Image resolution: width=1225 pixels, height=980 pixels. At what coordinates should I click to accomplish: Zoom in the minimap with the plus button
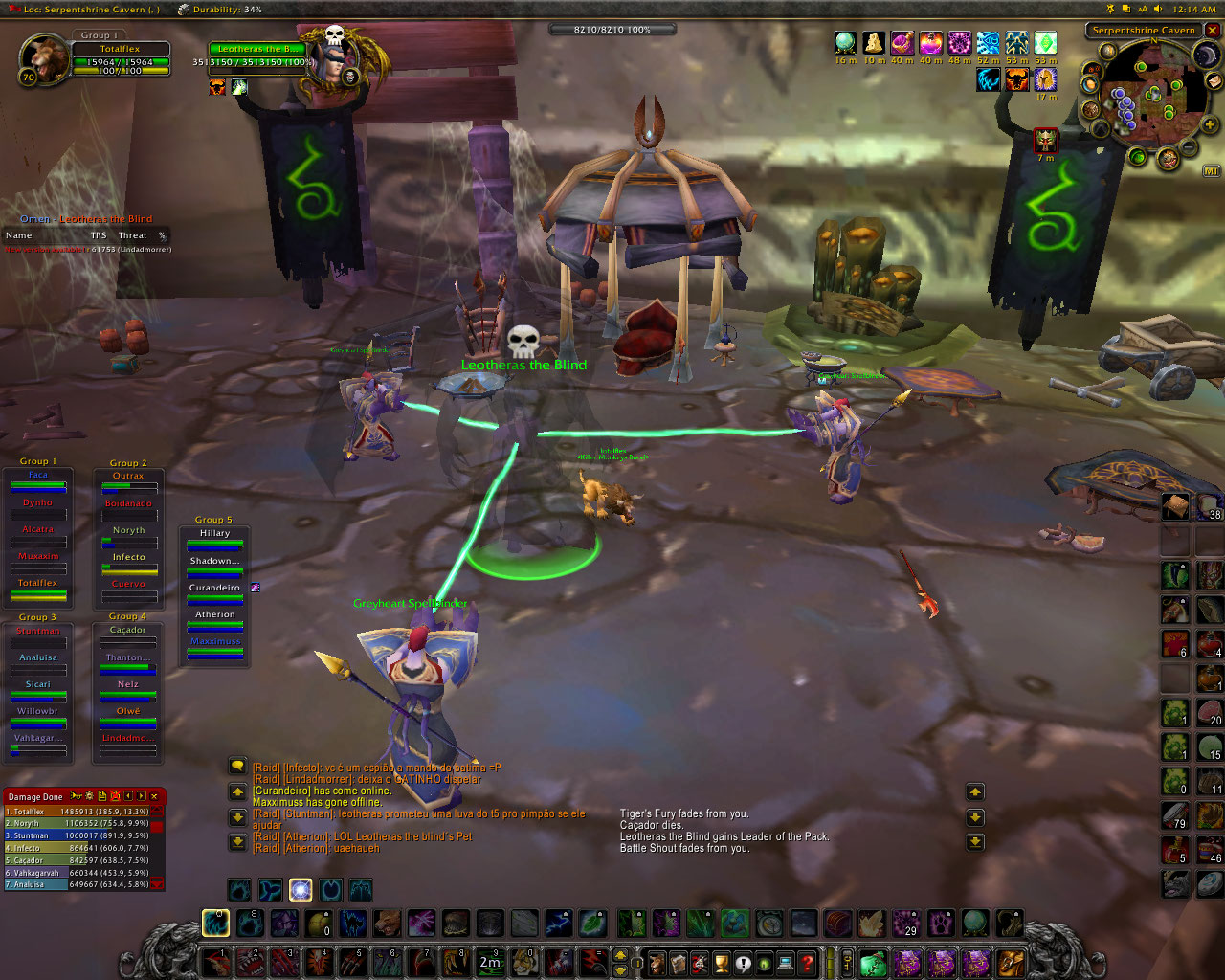[1209, 125]
